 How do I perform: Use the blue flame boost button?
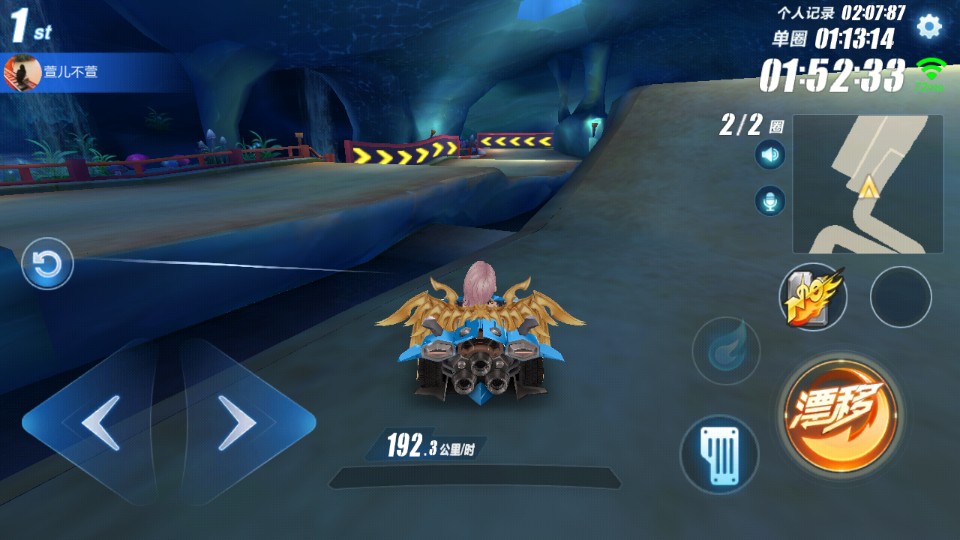pyautogui.click(x=726, y=351)
